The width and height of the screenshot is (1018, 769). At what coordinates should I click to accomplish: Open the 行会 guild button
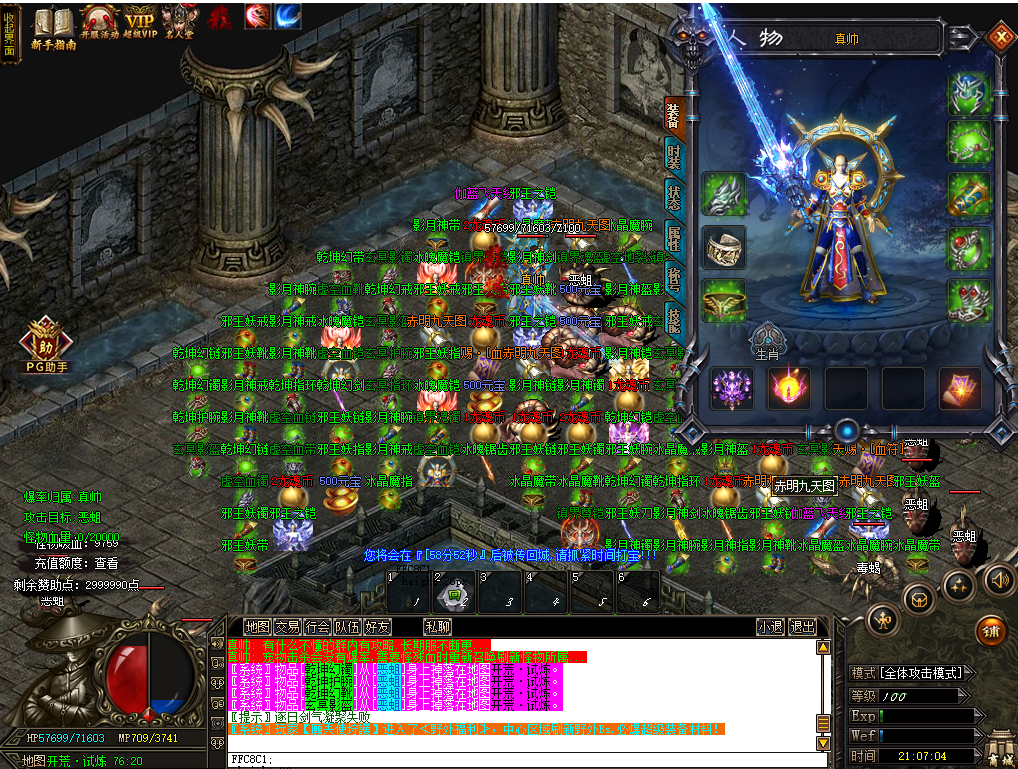(318, 627)
